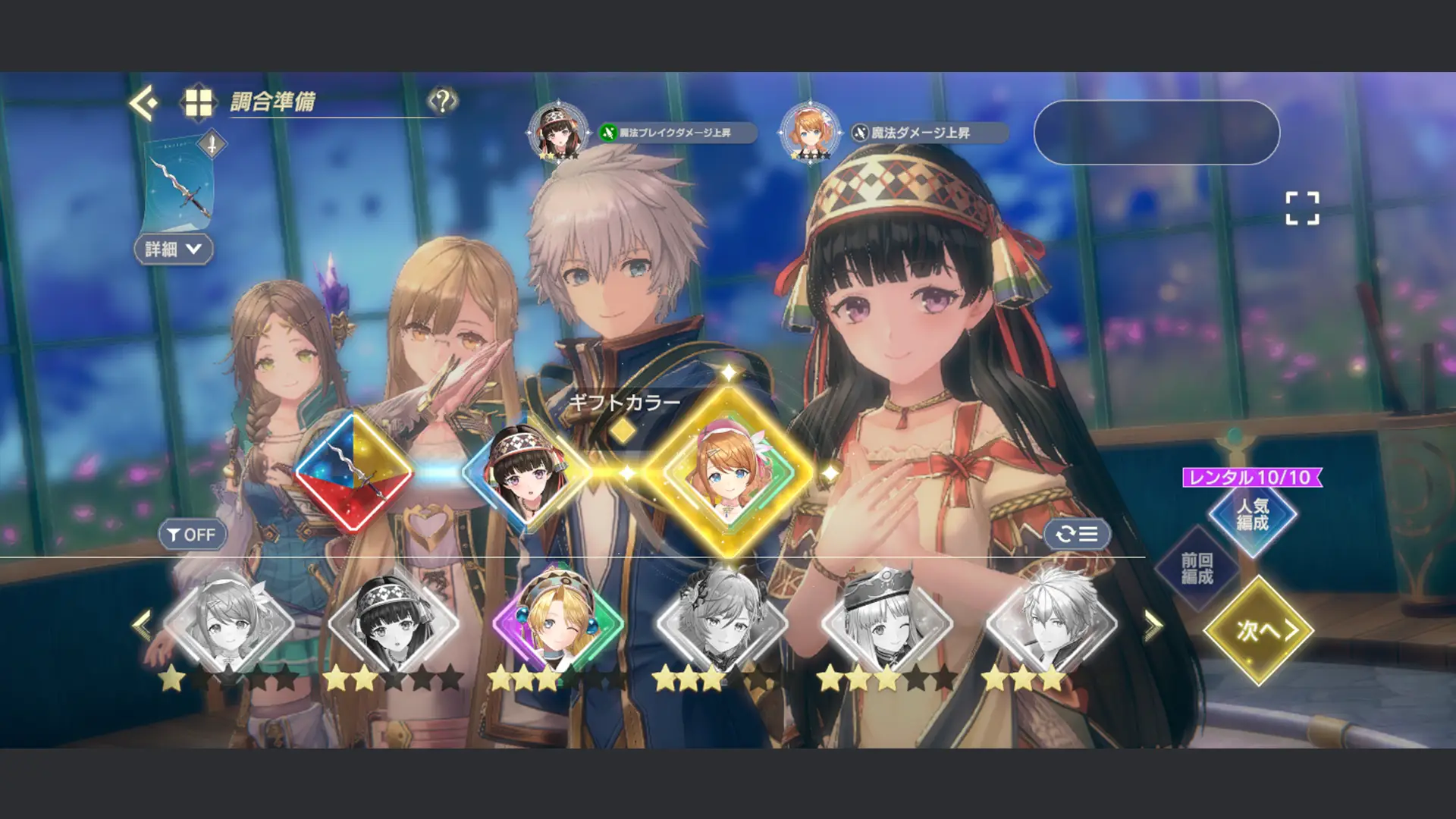Click the 魔法ブレイクダメージ上昇 buff icon
Image resolution: width=1456 pixels, height=819 pixels.
607,133
